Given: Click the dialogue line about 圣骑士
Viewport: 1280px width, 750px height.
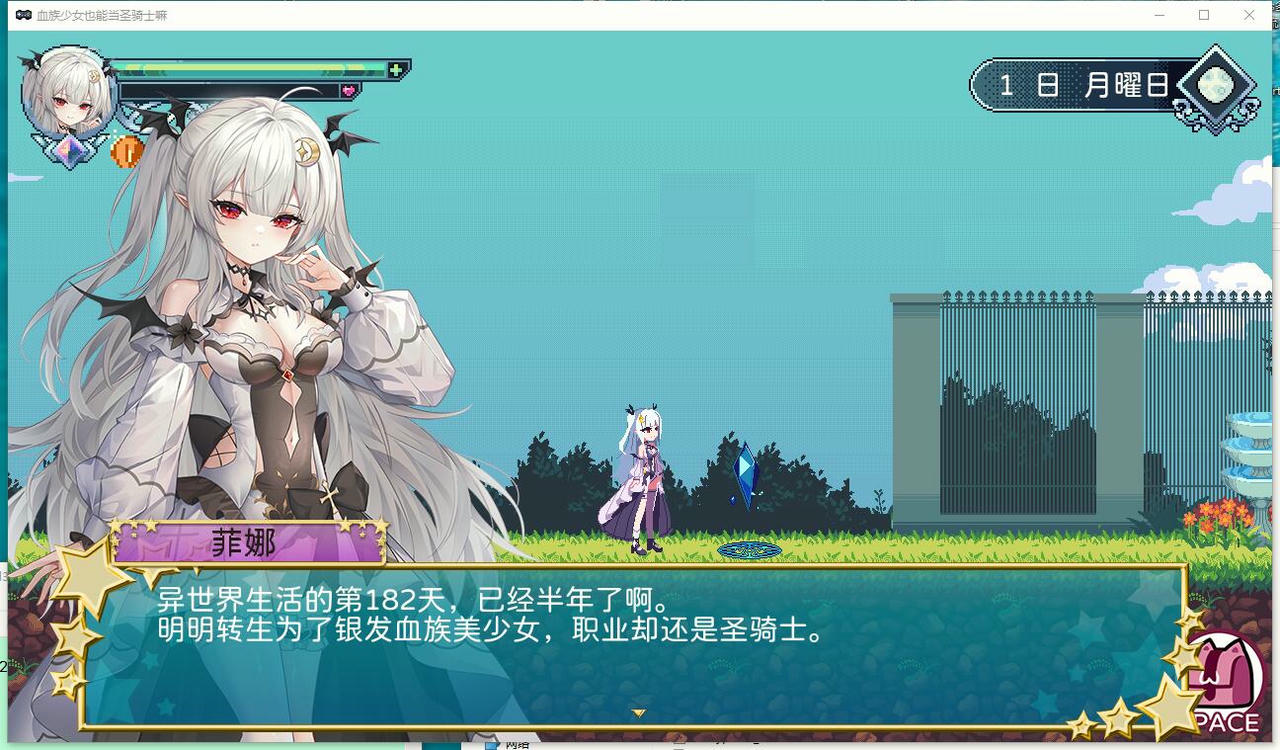Looking at the screenshot, I should coord(486,632).
